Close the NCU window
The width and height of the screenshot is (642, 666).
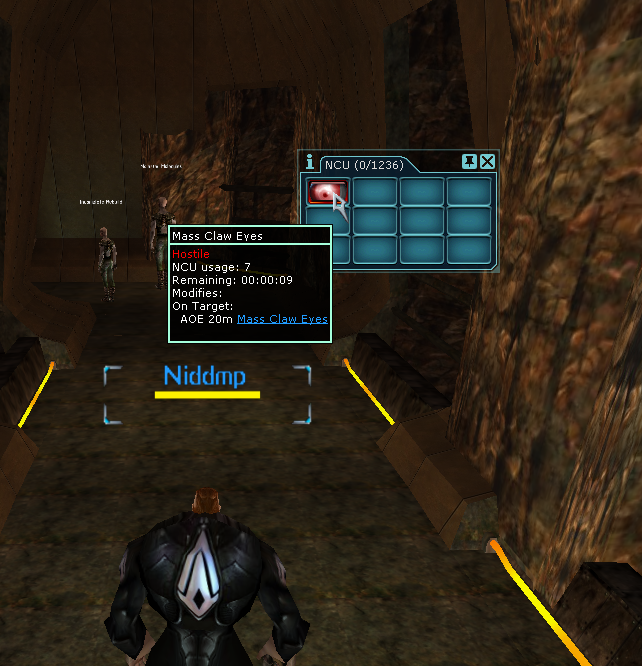[x=487, y=162]
